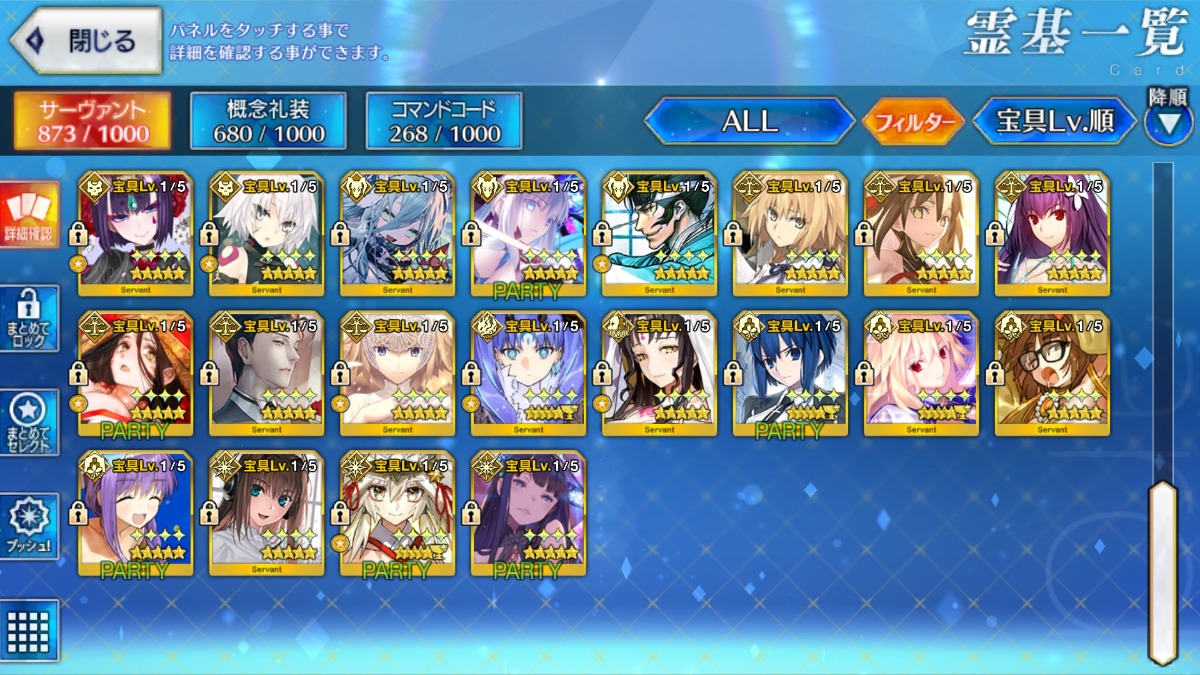
Task: View the blue-haired servant in white uniform
Action: pyautogui.click(x=790, y=373)
